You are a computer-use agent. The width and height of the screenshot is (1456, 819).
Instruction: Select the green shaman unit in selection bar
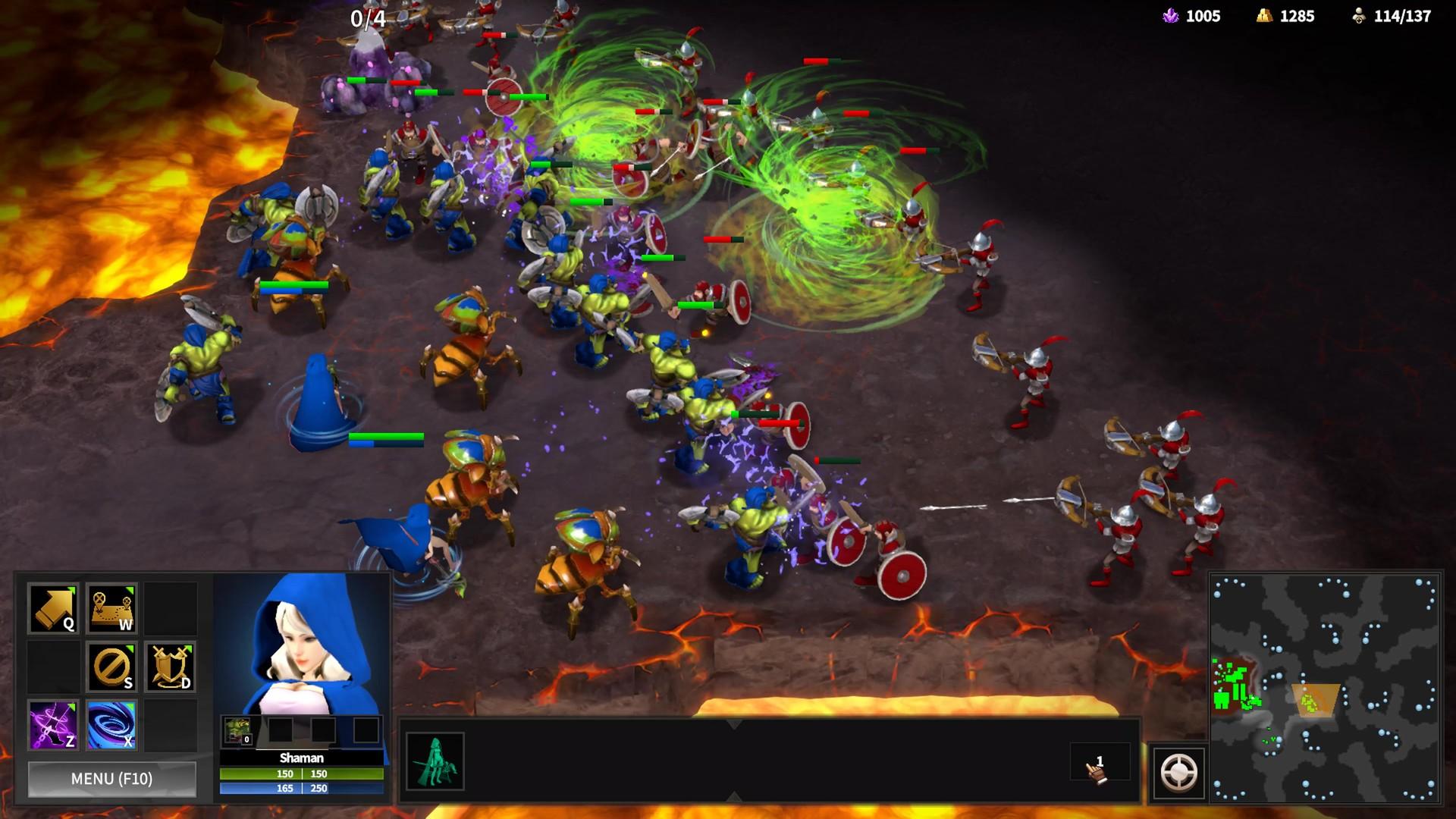[x=435, y=761]
